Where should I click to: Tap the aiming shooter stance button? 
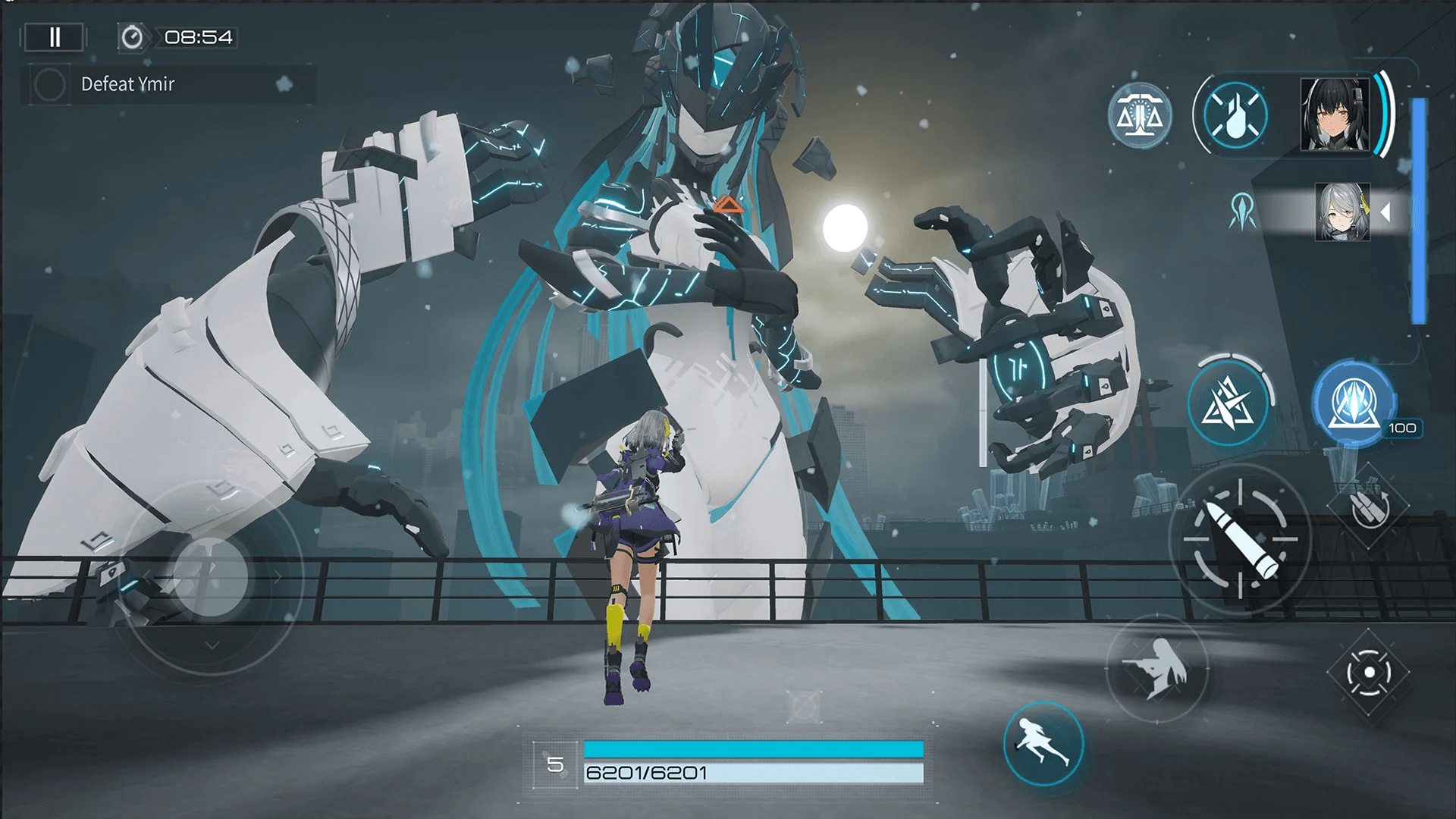pyautogui.click(x=1156, y=669)
